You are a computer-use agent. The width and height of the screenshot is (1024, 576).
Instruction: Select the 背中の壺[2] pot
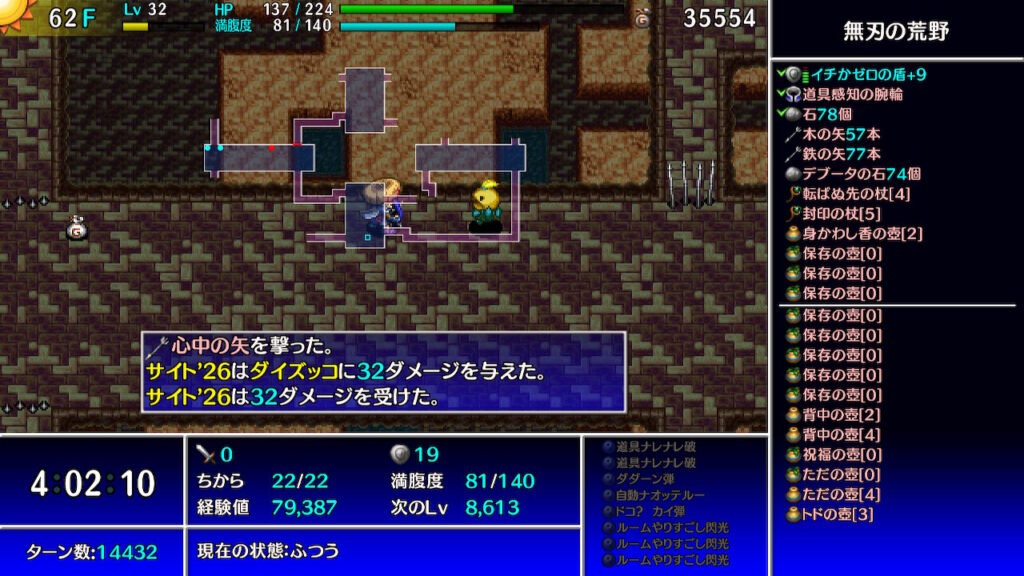[x=841, y=415]
